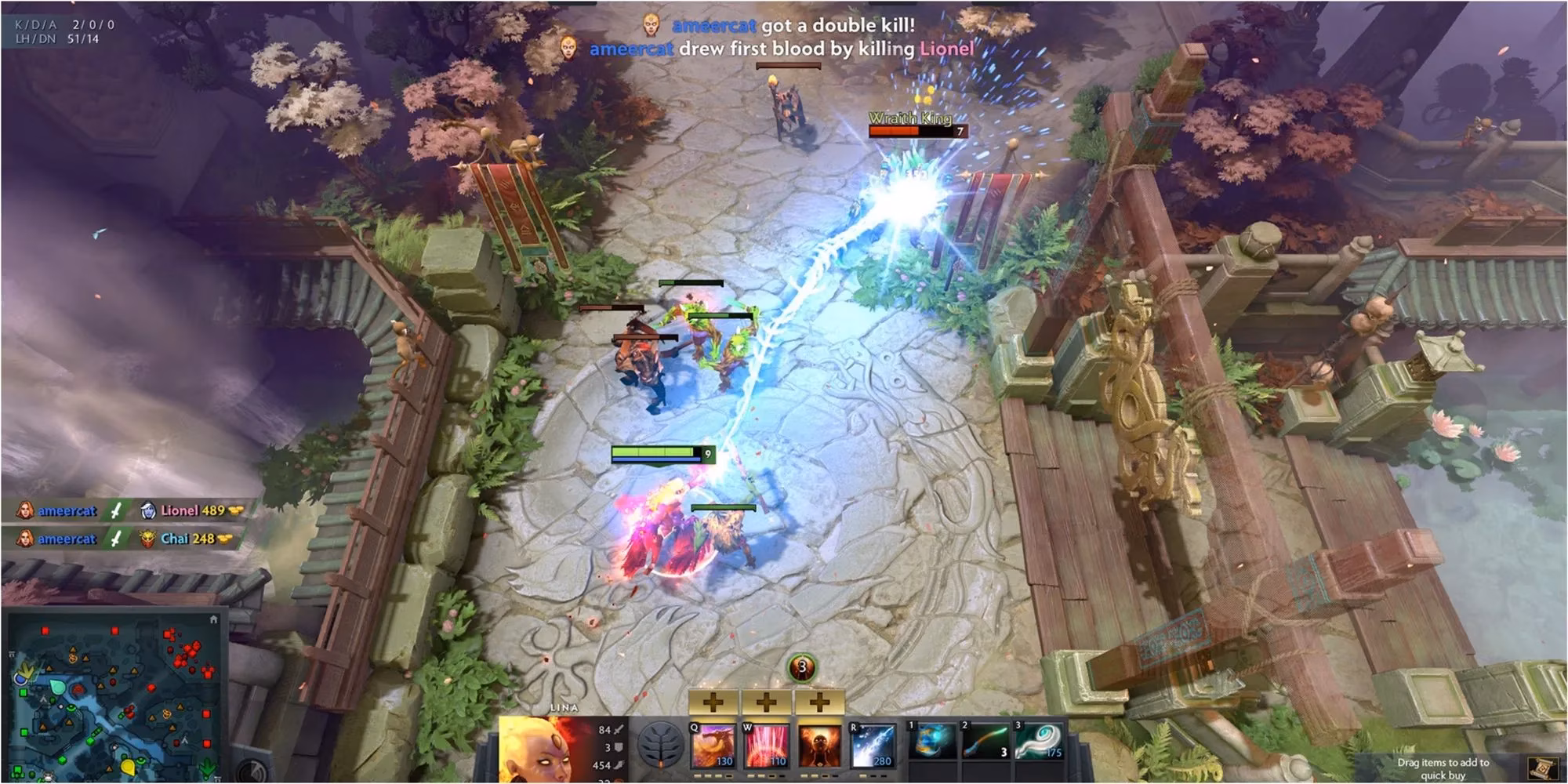Click the home icon on the minimap
The height and width of the screenshot is (784, 1568).
214,619
